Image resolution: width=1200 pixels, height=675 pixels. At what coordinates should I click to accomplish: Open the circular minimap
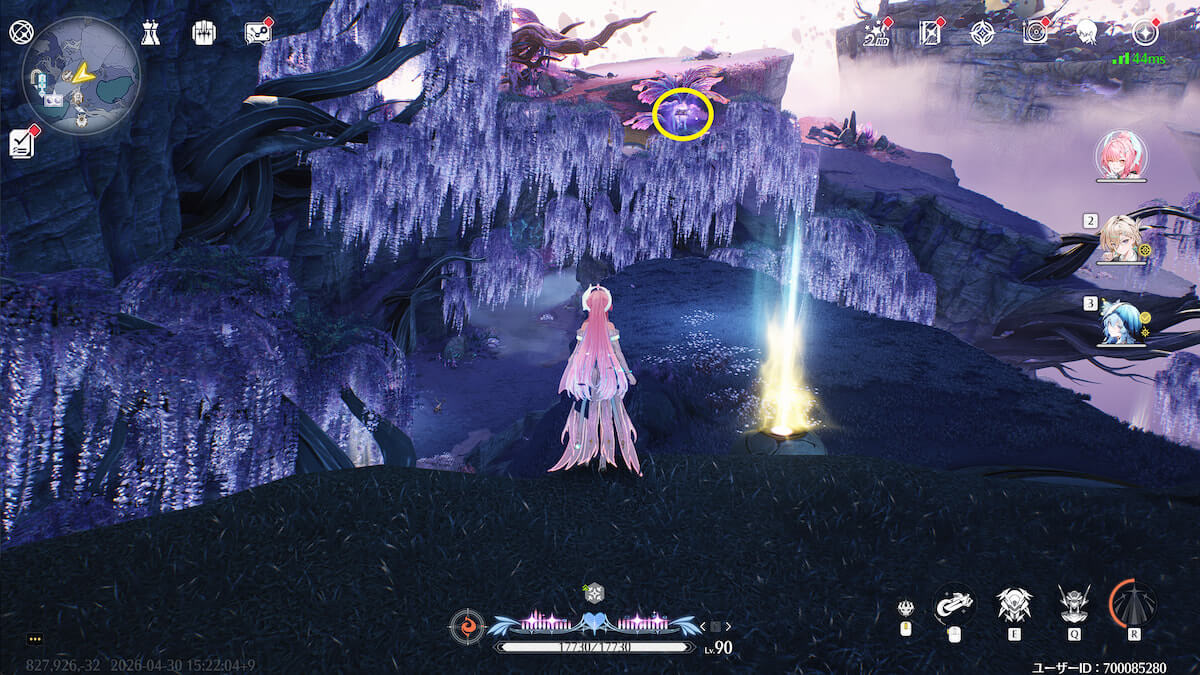[x=81, y=75]
